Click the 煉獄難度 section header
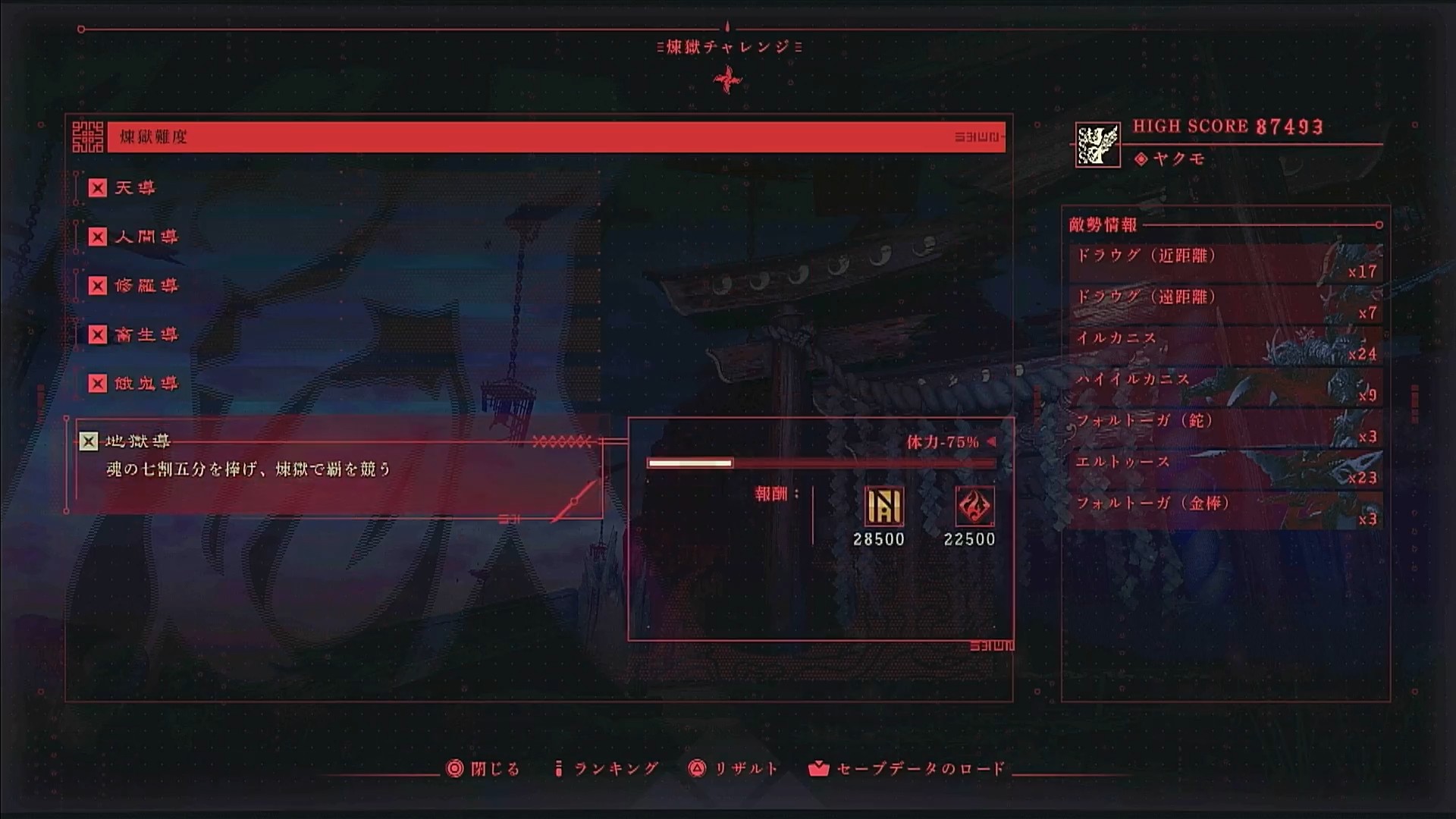 (x=555, y=137)
